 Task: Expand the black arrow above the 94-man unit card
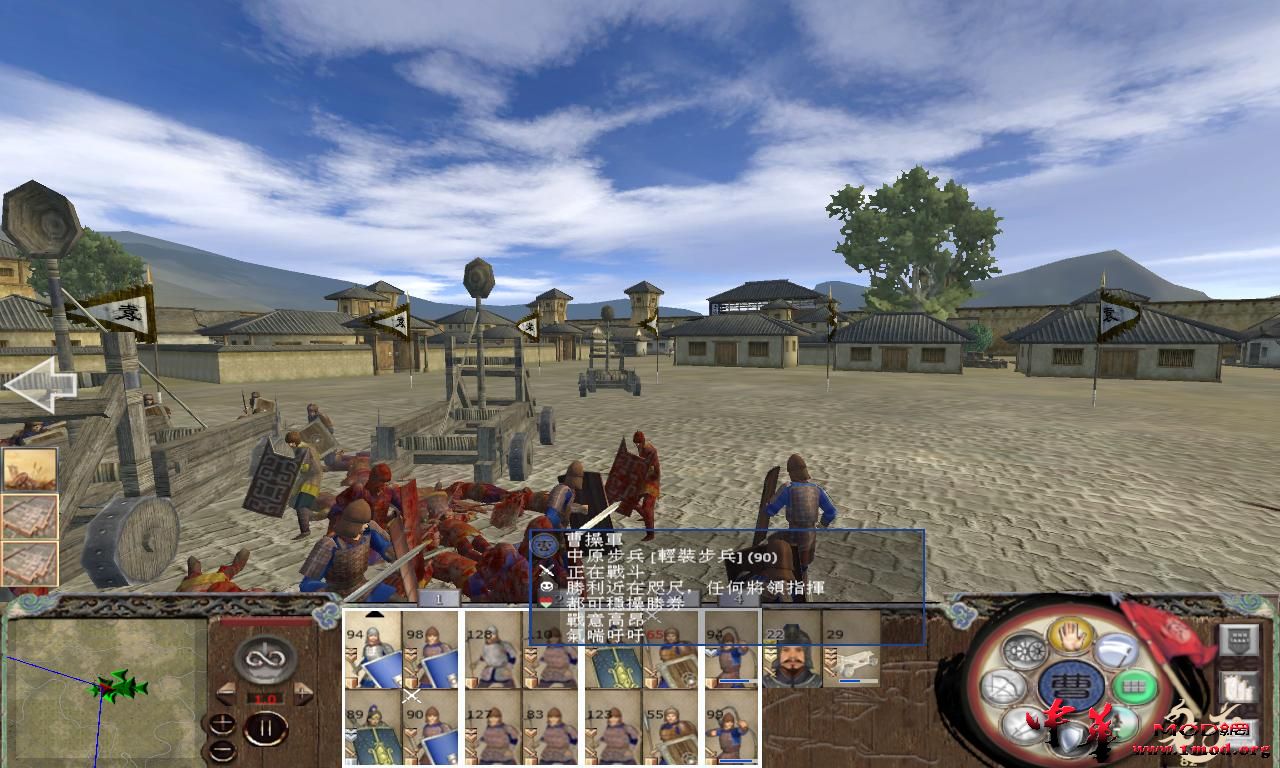point(375,614)
